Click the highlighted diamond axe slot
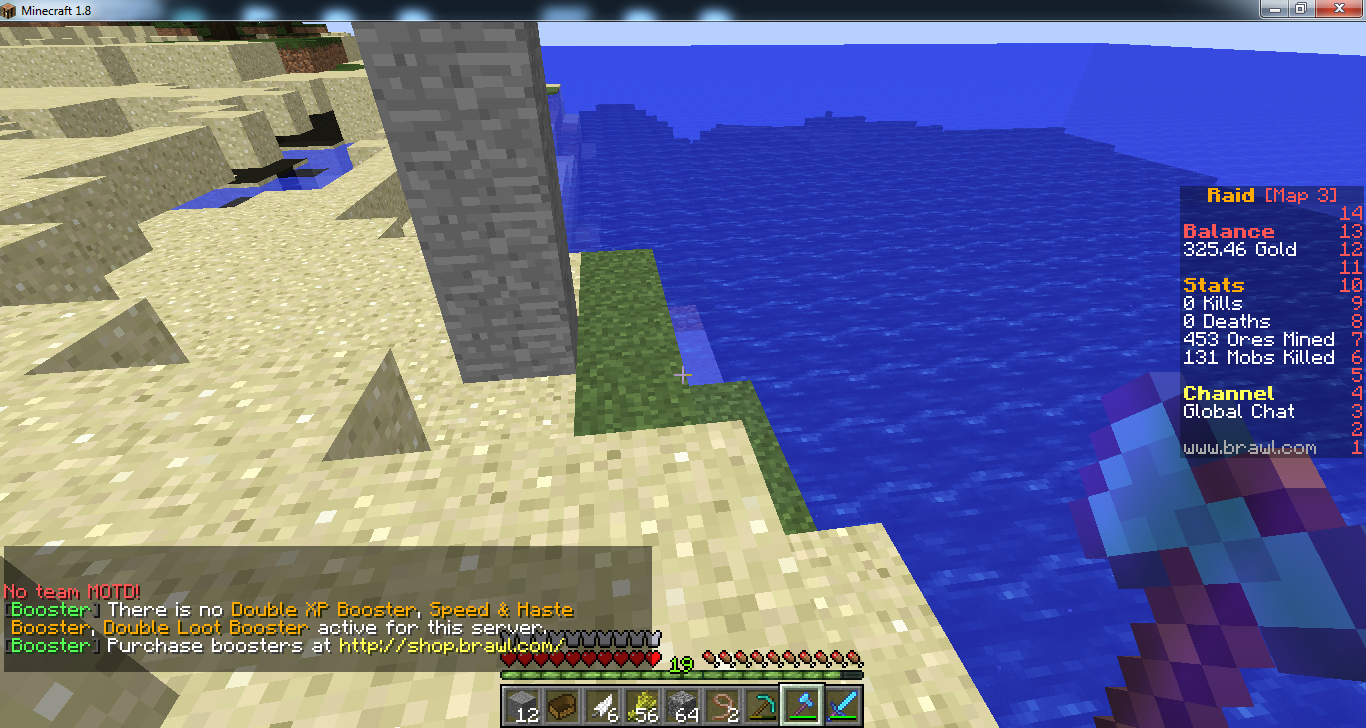The width and height of the screenshot is (1366, 728). click(x=802, y=704)
